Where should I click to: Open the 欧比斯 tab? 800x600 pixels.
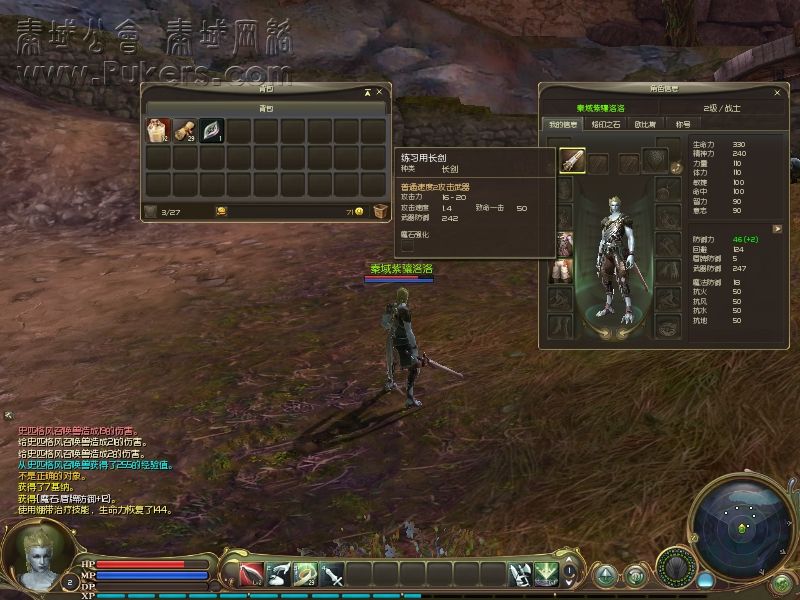(645, 124)
